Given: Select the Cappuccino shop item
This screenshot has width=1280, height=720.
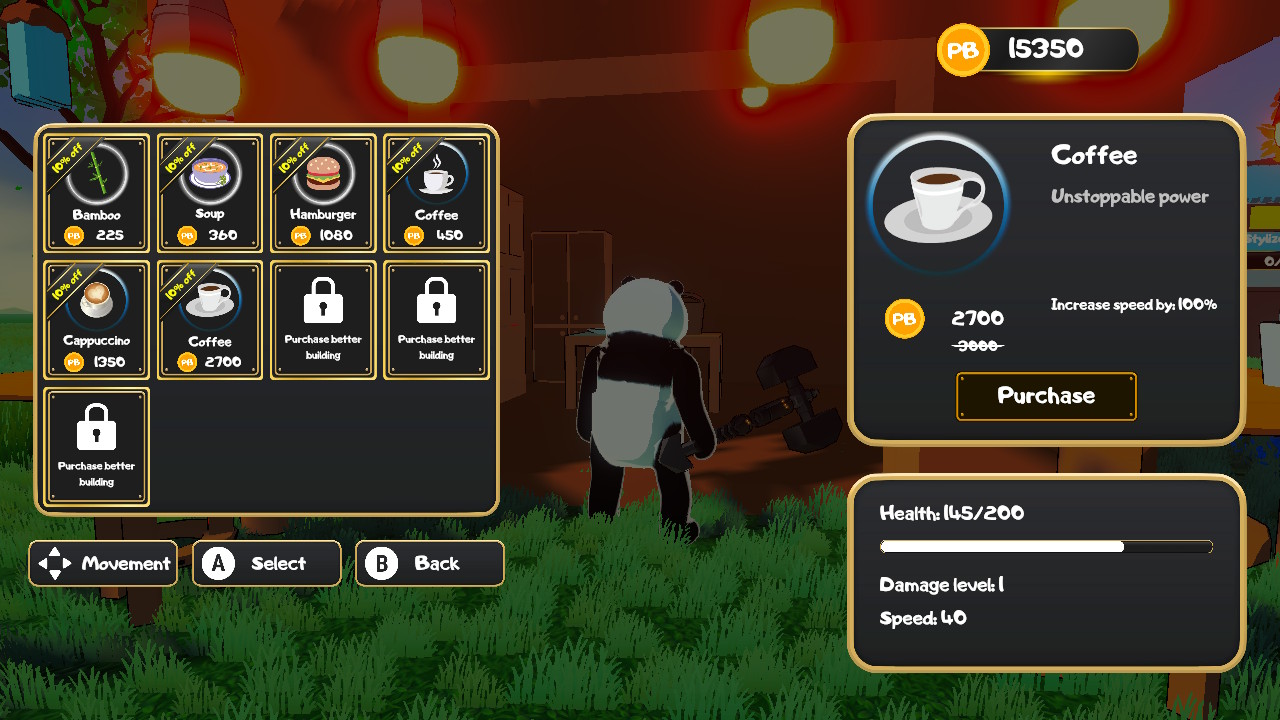Looking at the screenshot, I should (x=96, y=320).
